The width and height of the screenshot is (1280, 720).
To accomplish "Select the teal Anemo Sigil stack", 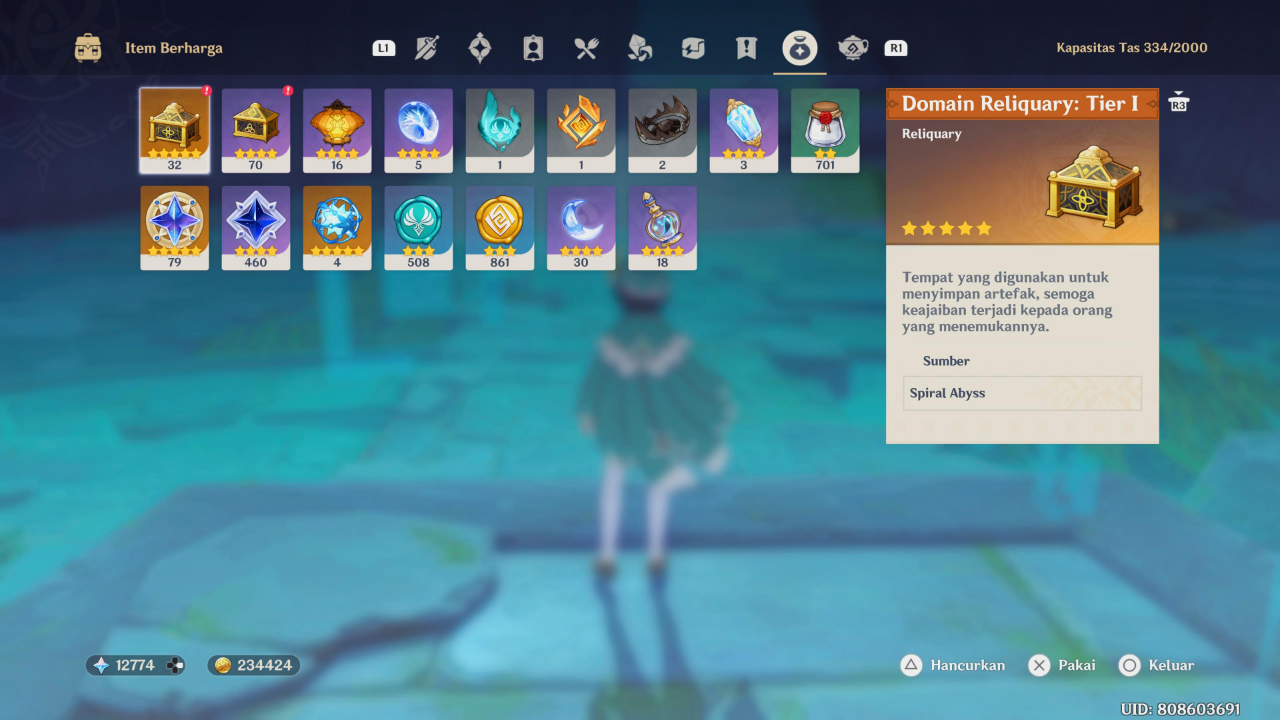I will click(x=418, y=227).
